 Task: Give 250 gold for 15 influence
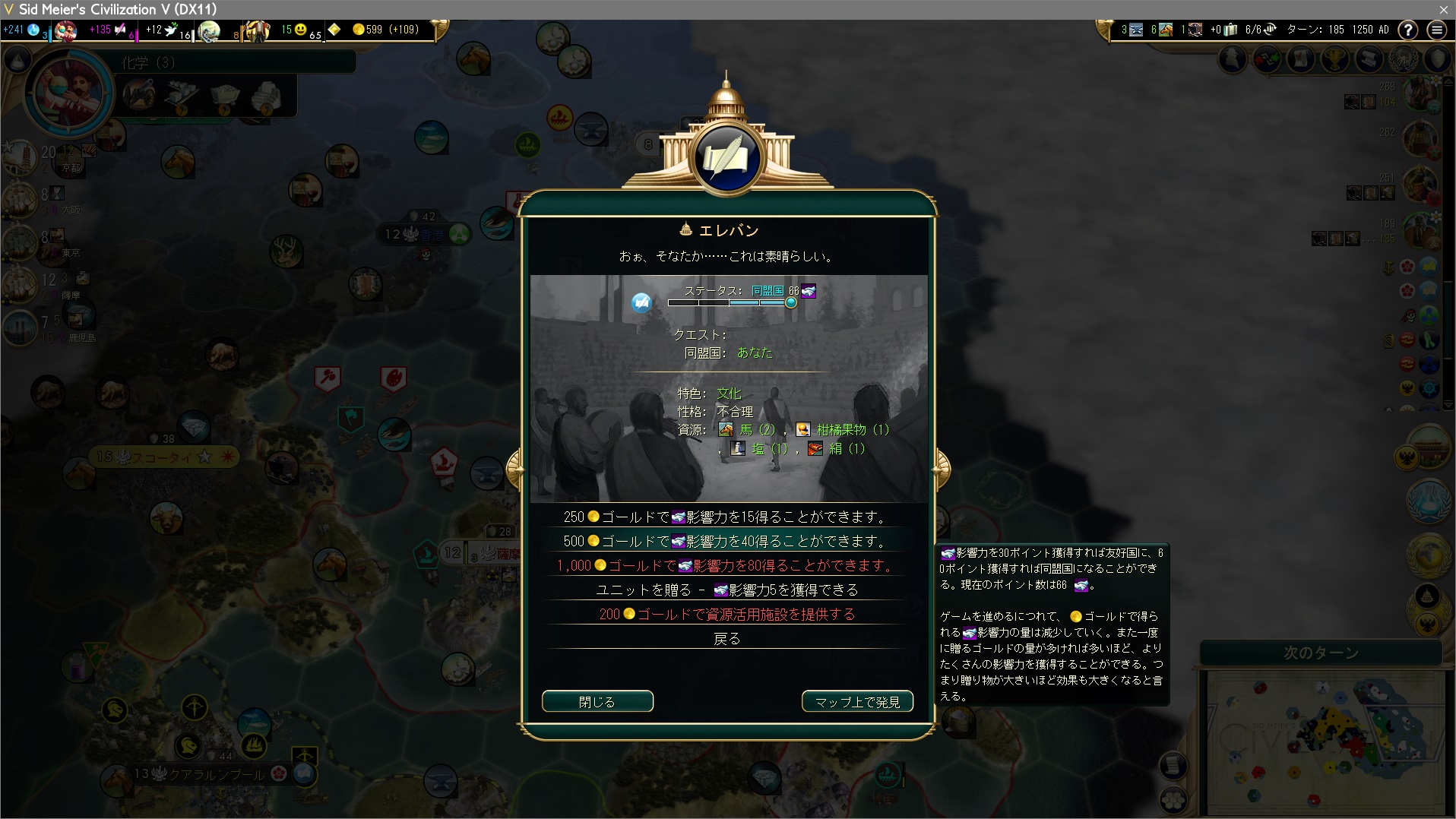tap(726, 517)
